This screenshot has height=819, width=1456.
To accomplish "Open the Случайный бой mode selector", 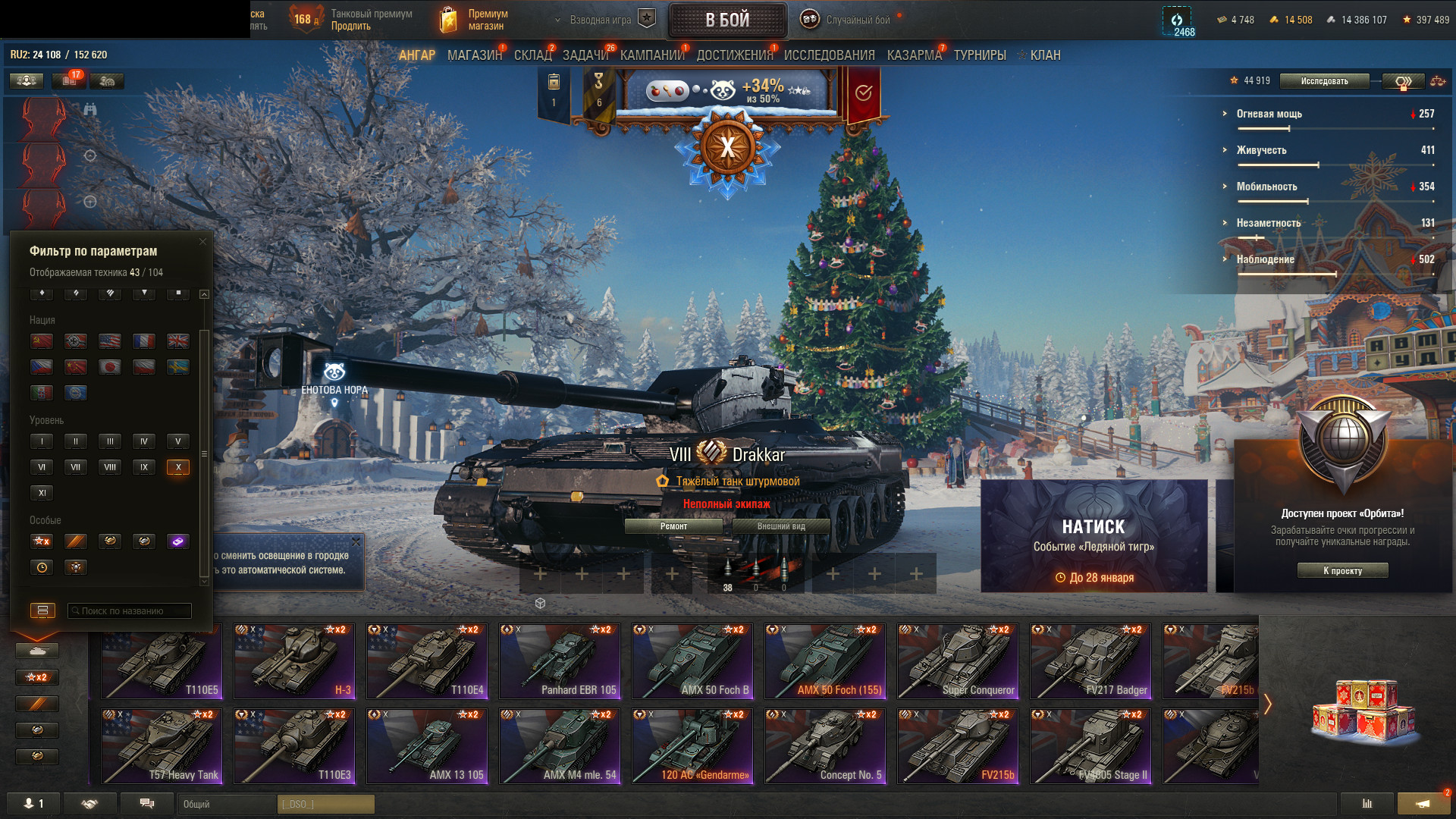I will coord(849,20).
